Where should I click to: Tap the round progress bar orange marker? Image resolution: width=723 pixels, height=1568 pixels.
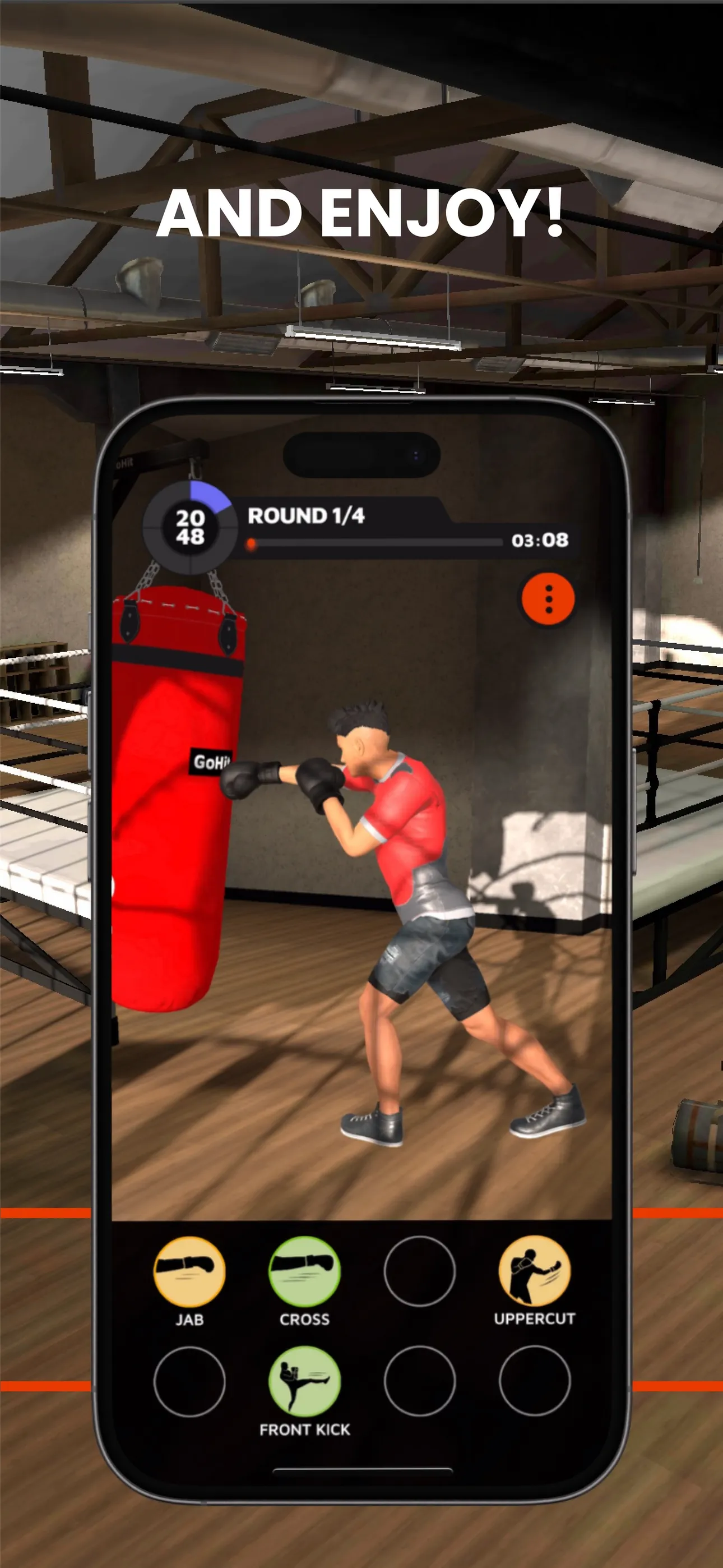252,542
